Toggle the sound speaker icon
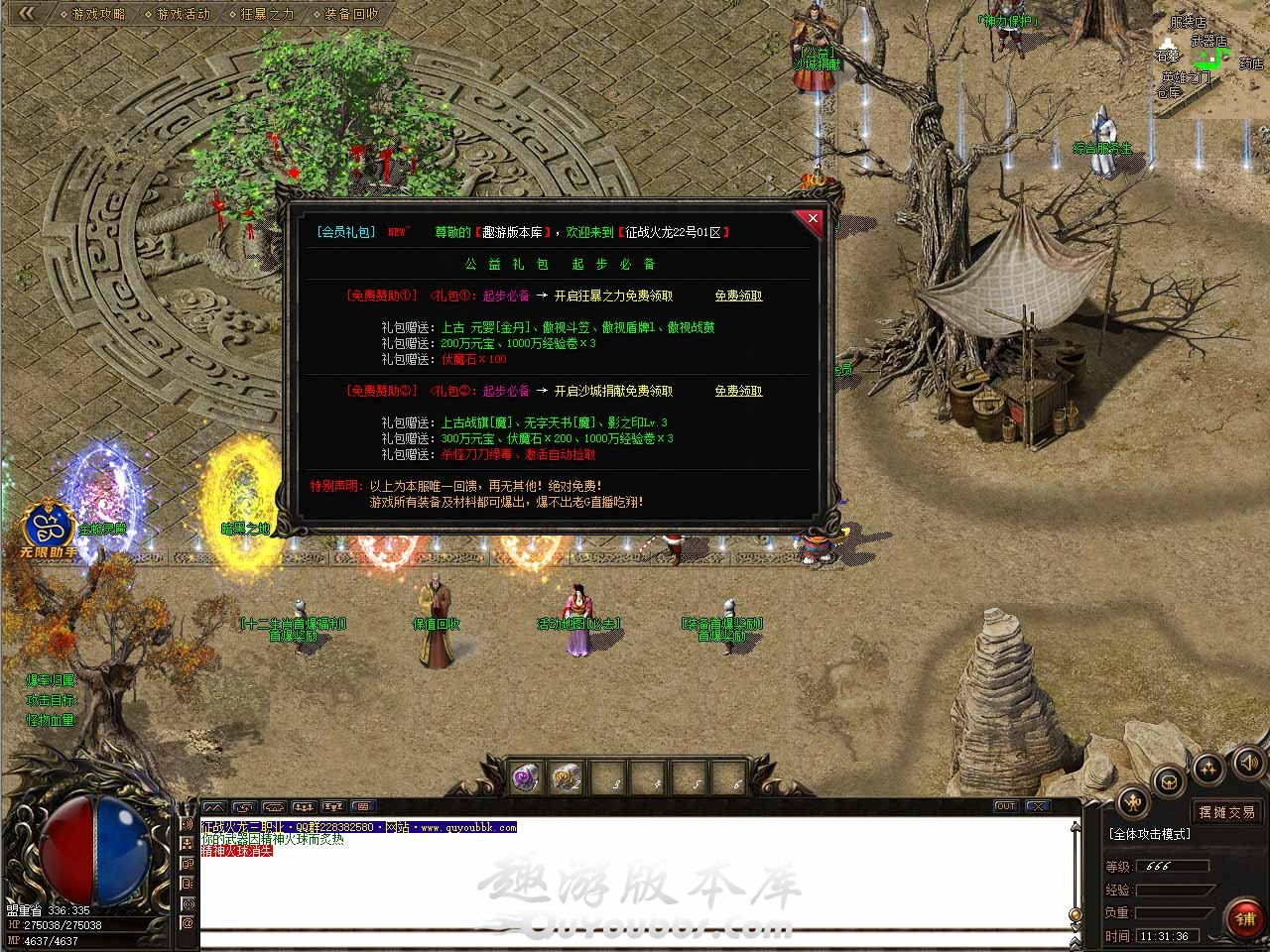Viewport: 1270px width, 952px height. pos(1248,762)
